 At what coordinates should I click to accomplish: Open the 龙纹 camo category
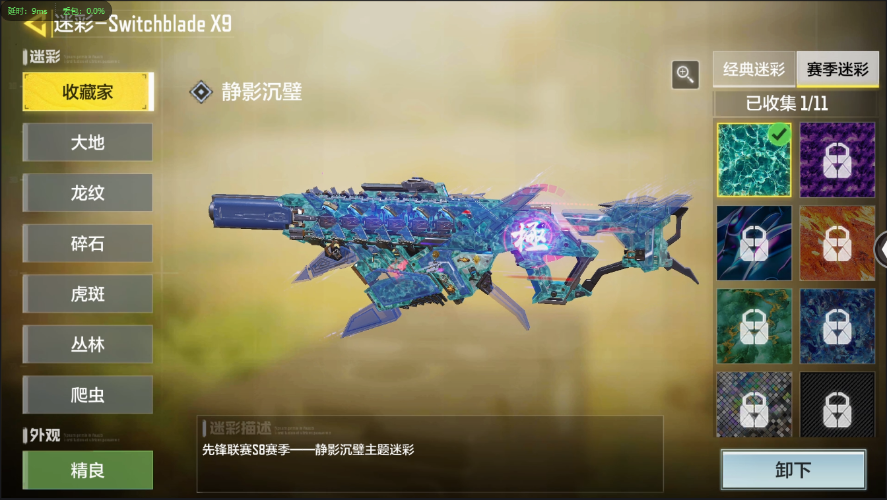(88, 193)
